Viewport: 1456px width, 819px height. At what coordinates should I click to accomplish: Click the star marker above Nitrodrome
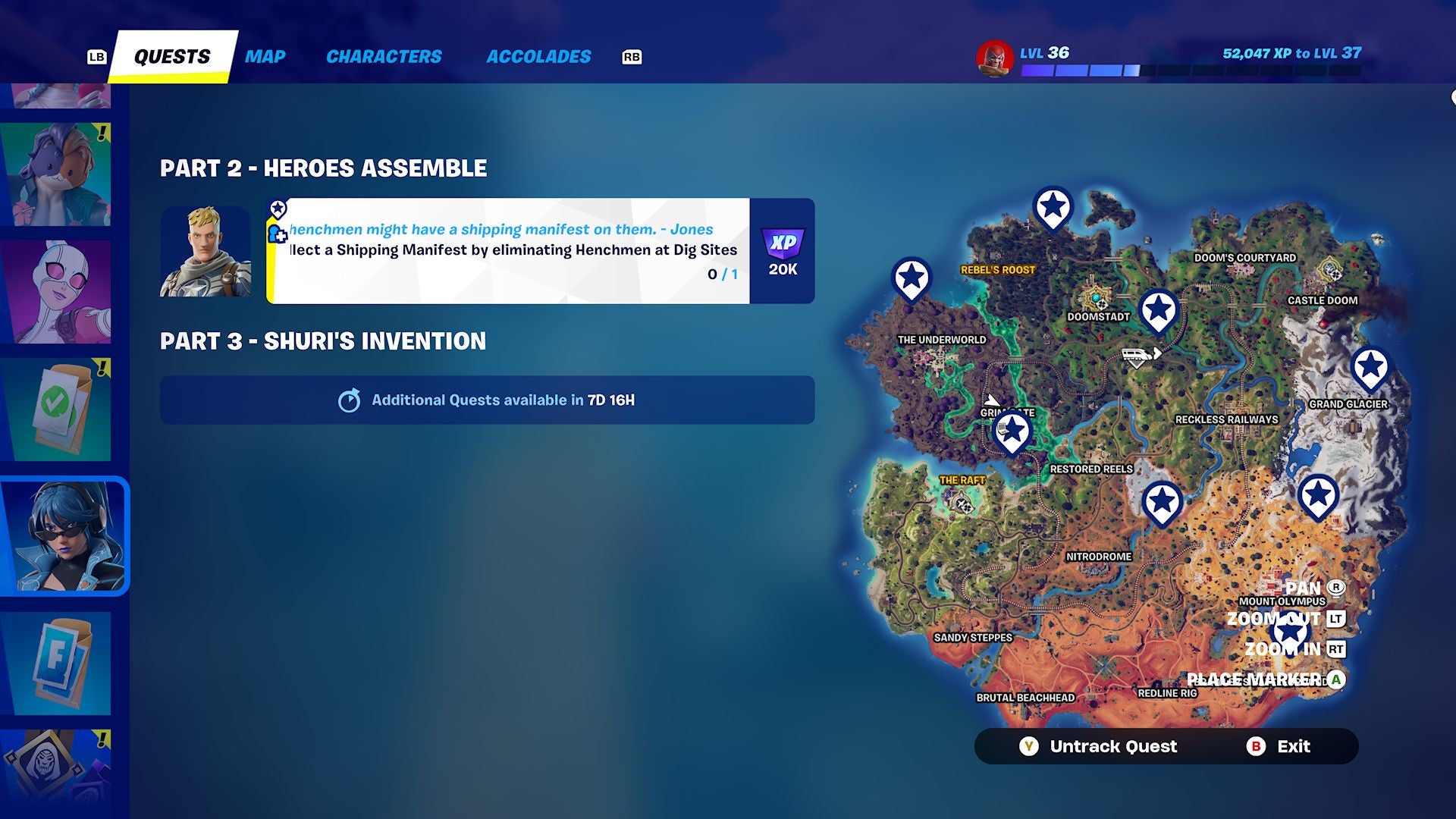point(1163,501)
